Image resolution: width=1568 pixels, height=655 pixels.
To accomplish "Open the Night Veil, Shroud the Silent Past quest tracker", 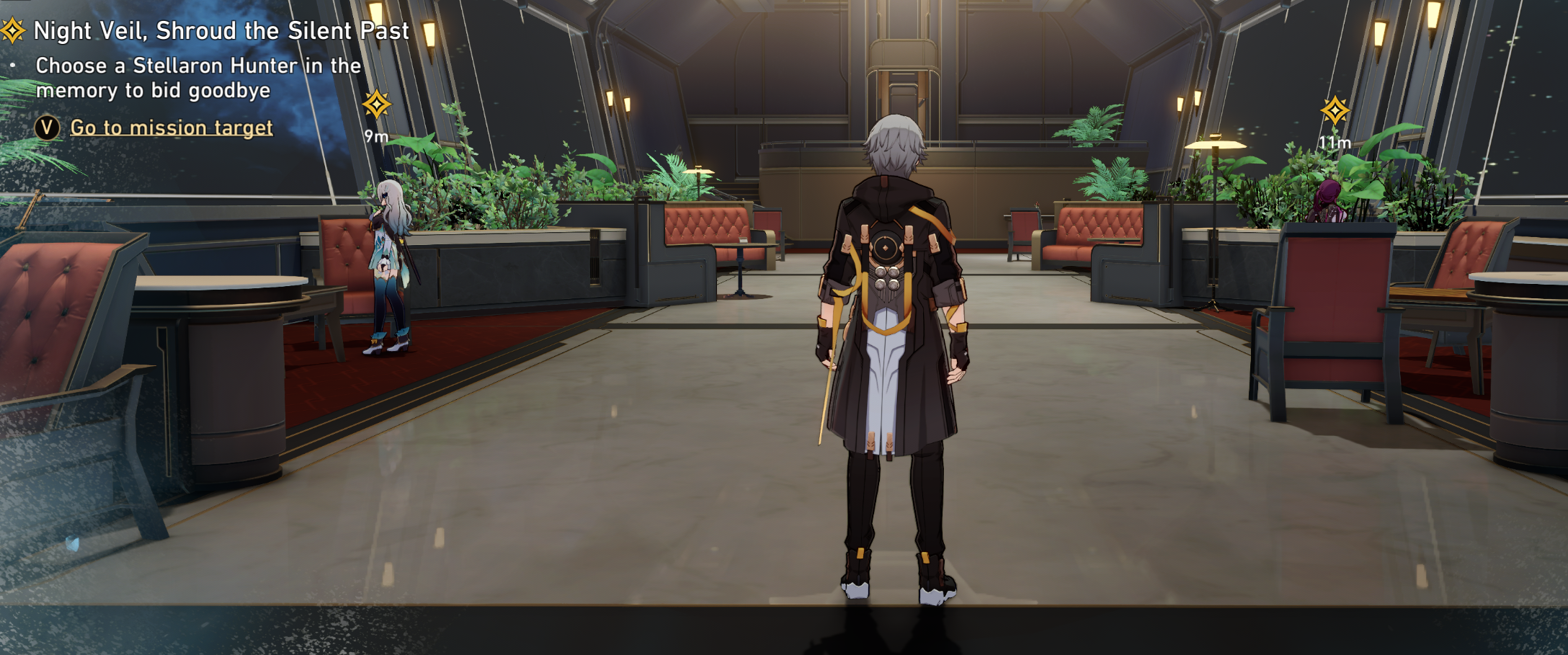I will click(220, 31).
